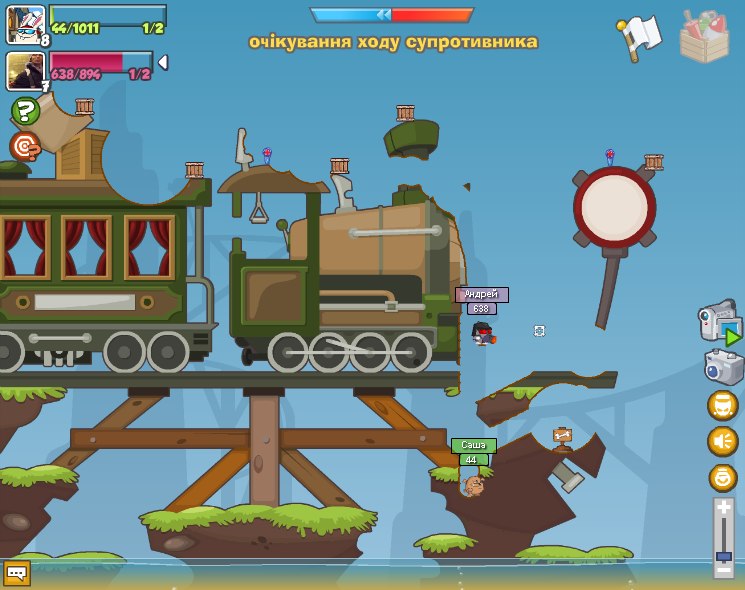The height and width of the screenshot is (590, 745).
Task: Click the orange target hint button
Action: [x=25, y=146]
